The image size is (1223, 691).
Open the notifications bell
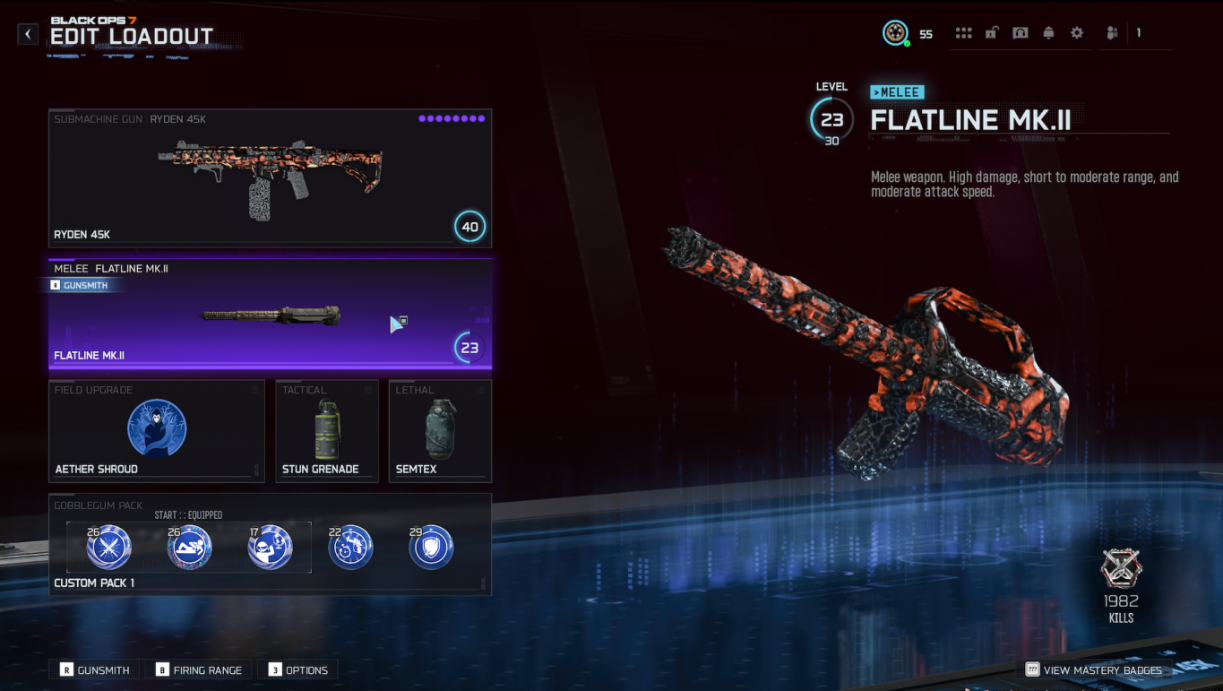pos(1048,33)
